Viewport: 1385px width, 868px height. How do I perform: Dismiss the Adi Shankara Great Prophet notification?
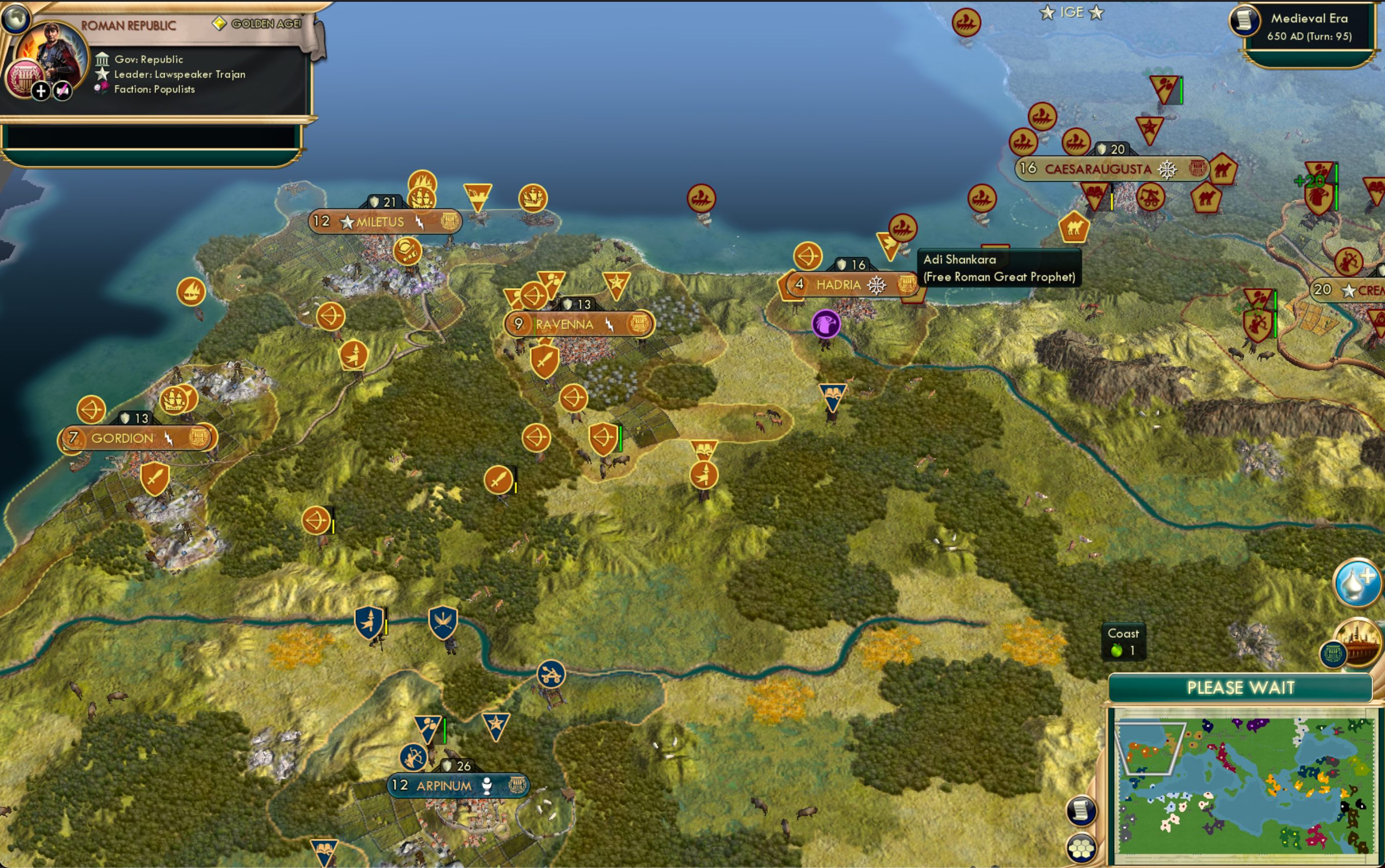coord(1000,268)
